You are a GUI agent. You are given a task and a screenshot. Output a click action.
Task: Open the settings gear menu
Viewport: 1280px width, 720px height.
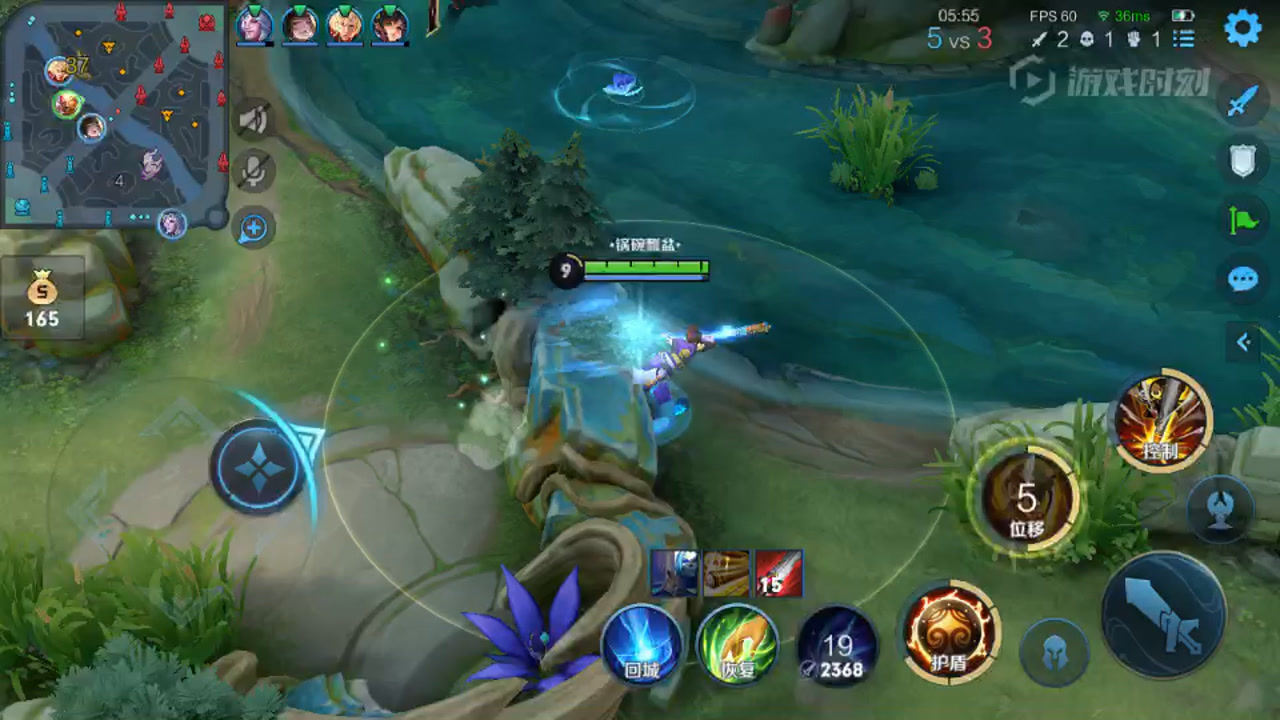coord(1242,28)
